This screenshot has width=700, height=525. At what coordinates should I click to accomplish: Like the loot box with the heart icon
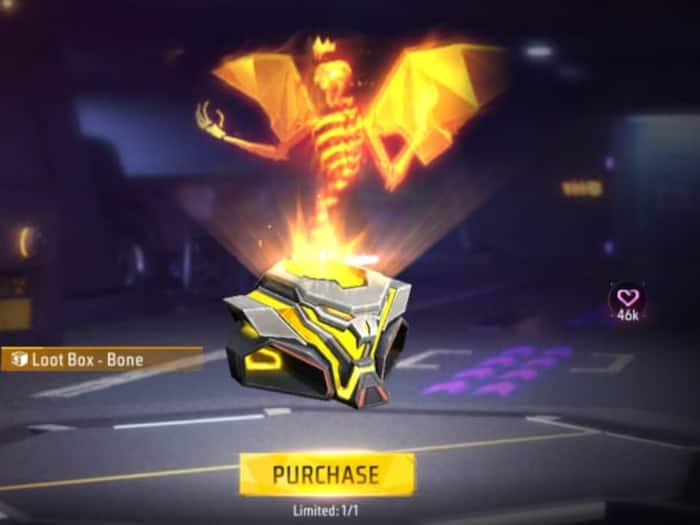627,297
